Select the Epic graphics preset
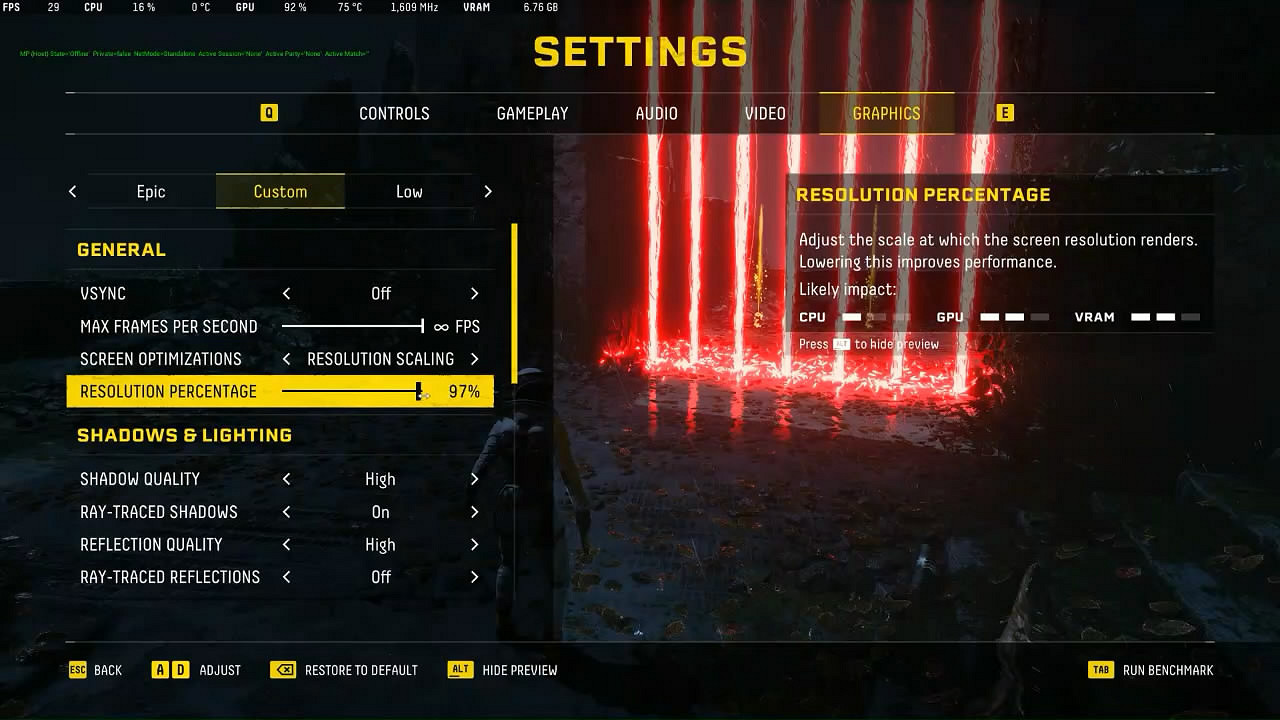 point(152,191)
